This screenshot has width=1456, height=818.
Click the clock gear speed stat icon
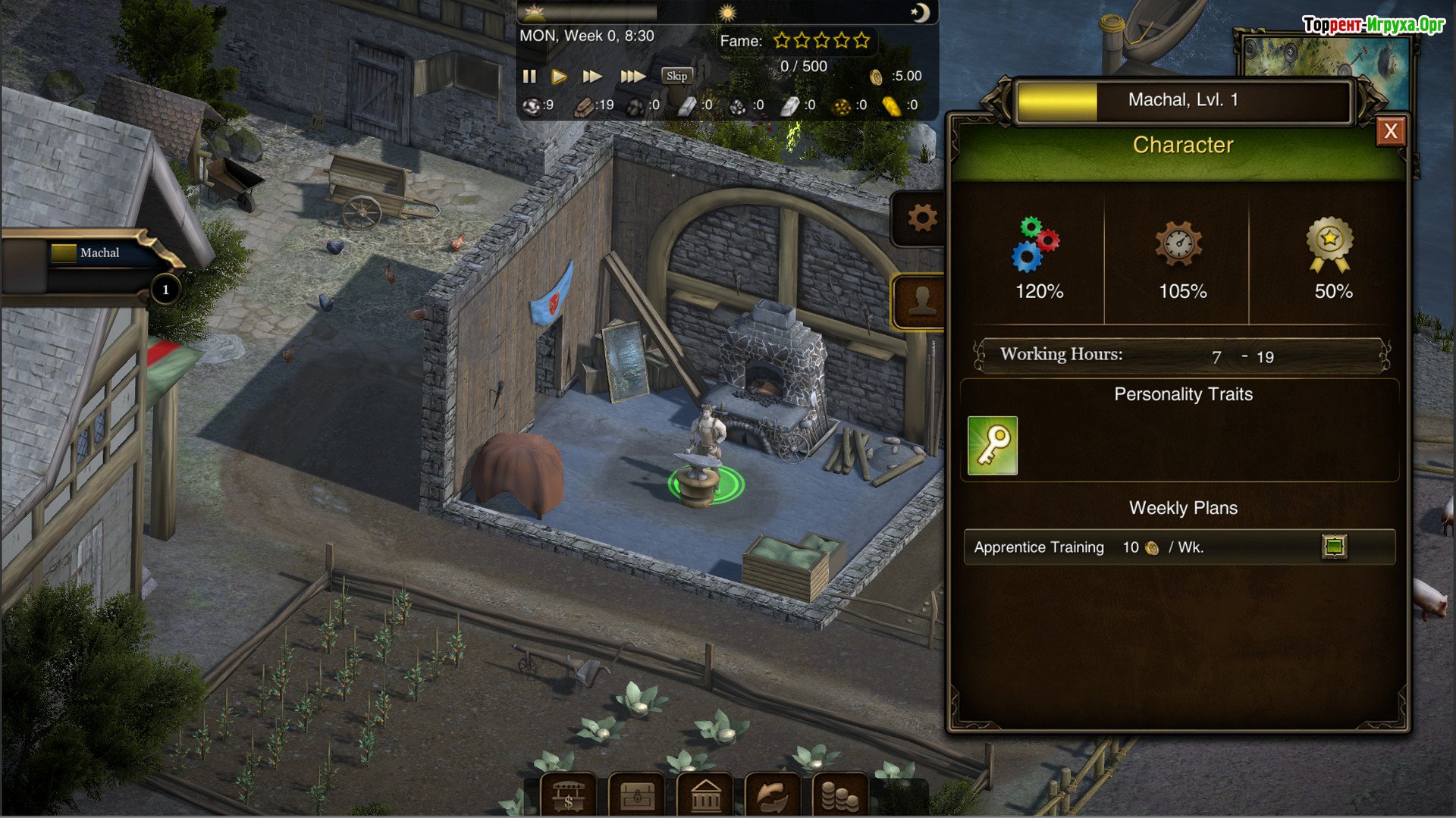[1178, 244]
